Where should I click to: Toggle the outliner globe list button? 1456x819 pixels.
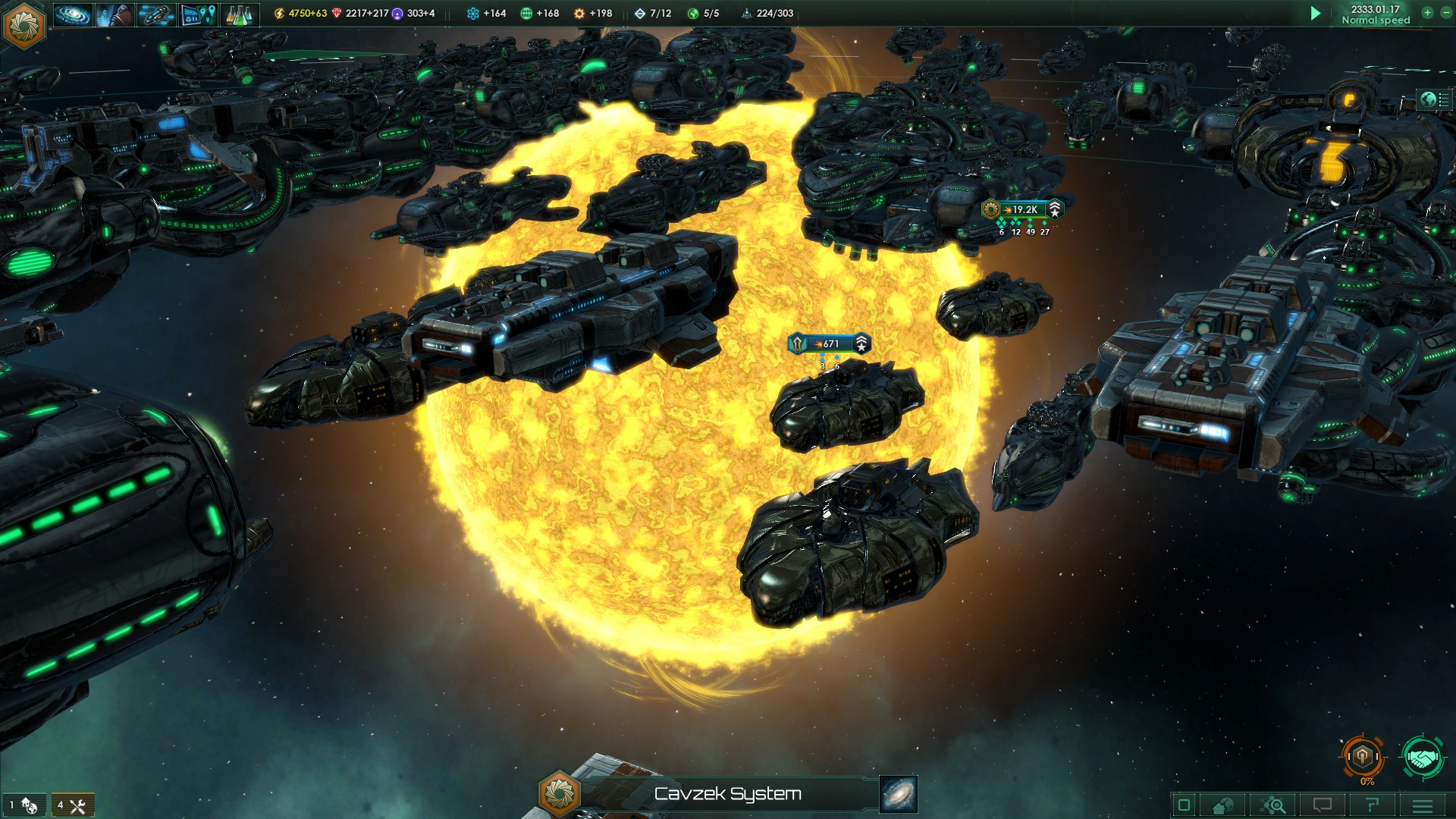click(1434, 99)
